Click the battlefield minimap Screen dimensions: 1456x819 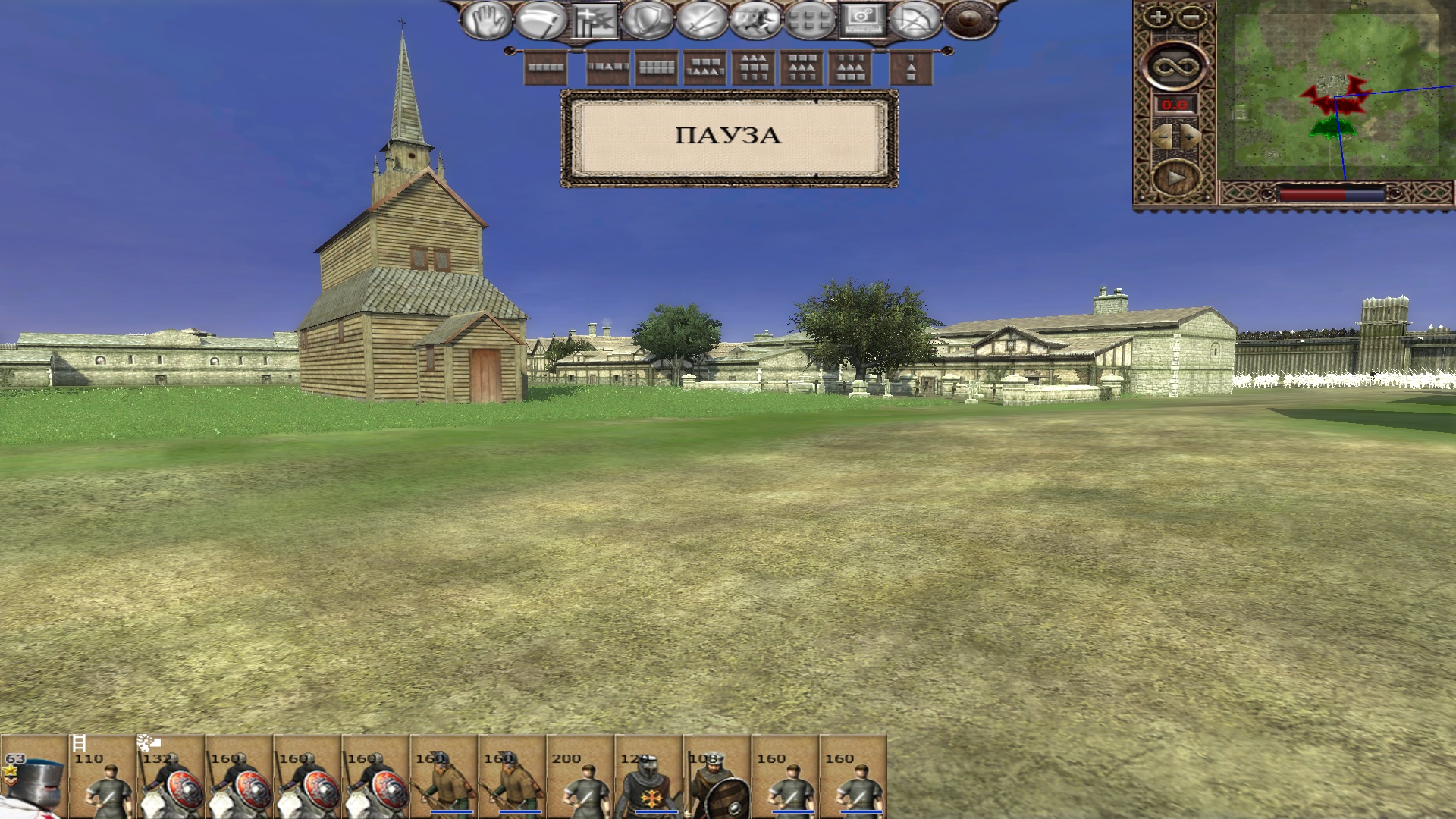[1335, 89]
